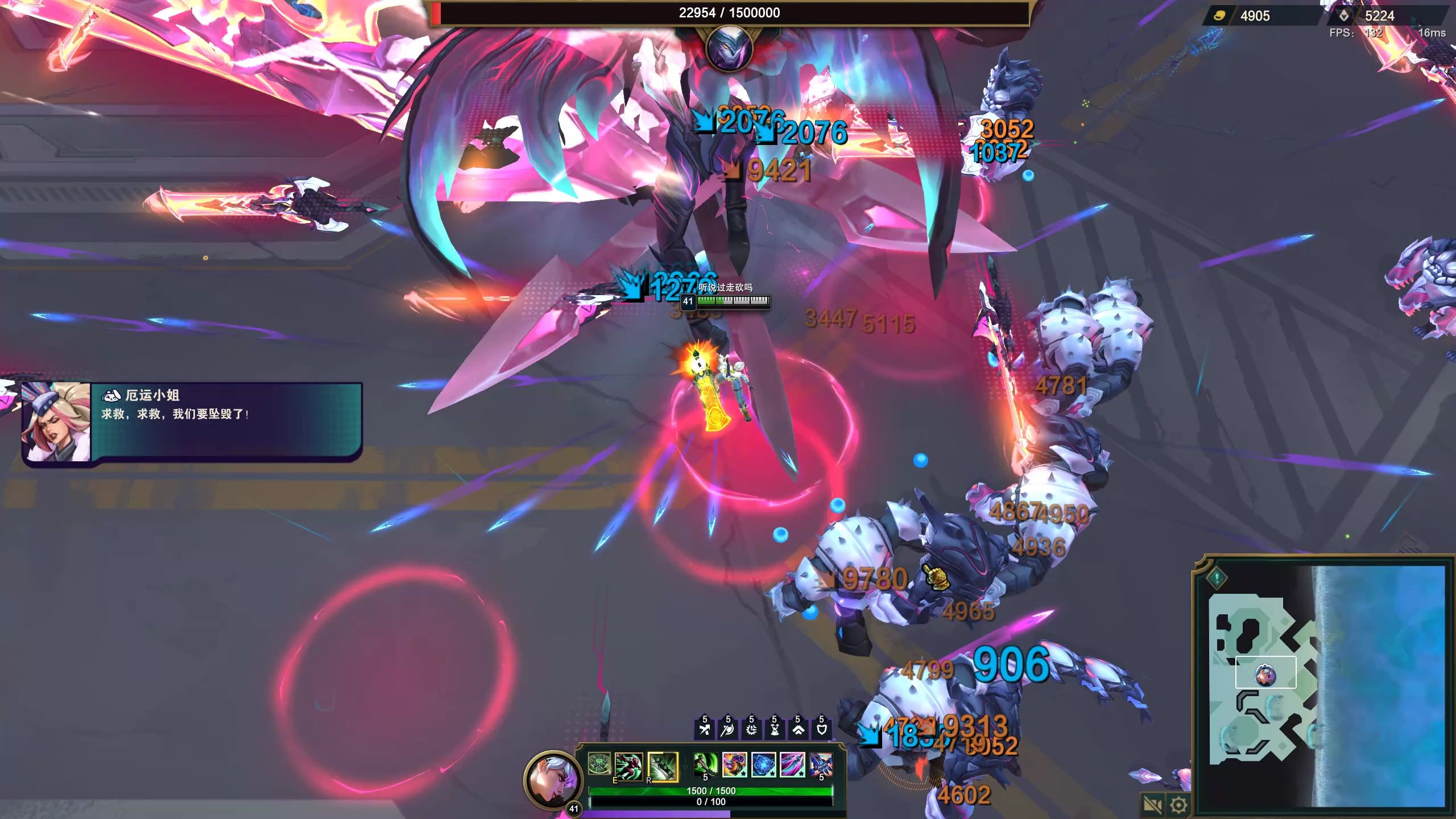Activate the E dash ability

pos(629,766)
